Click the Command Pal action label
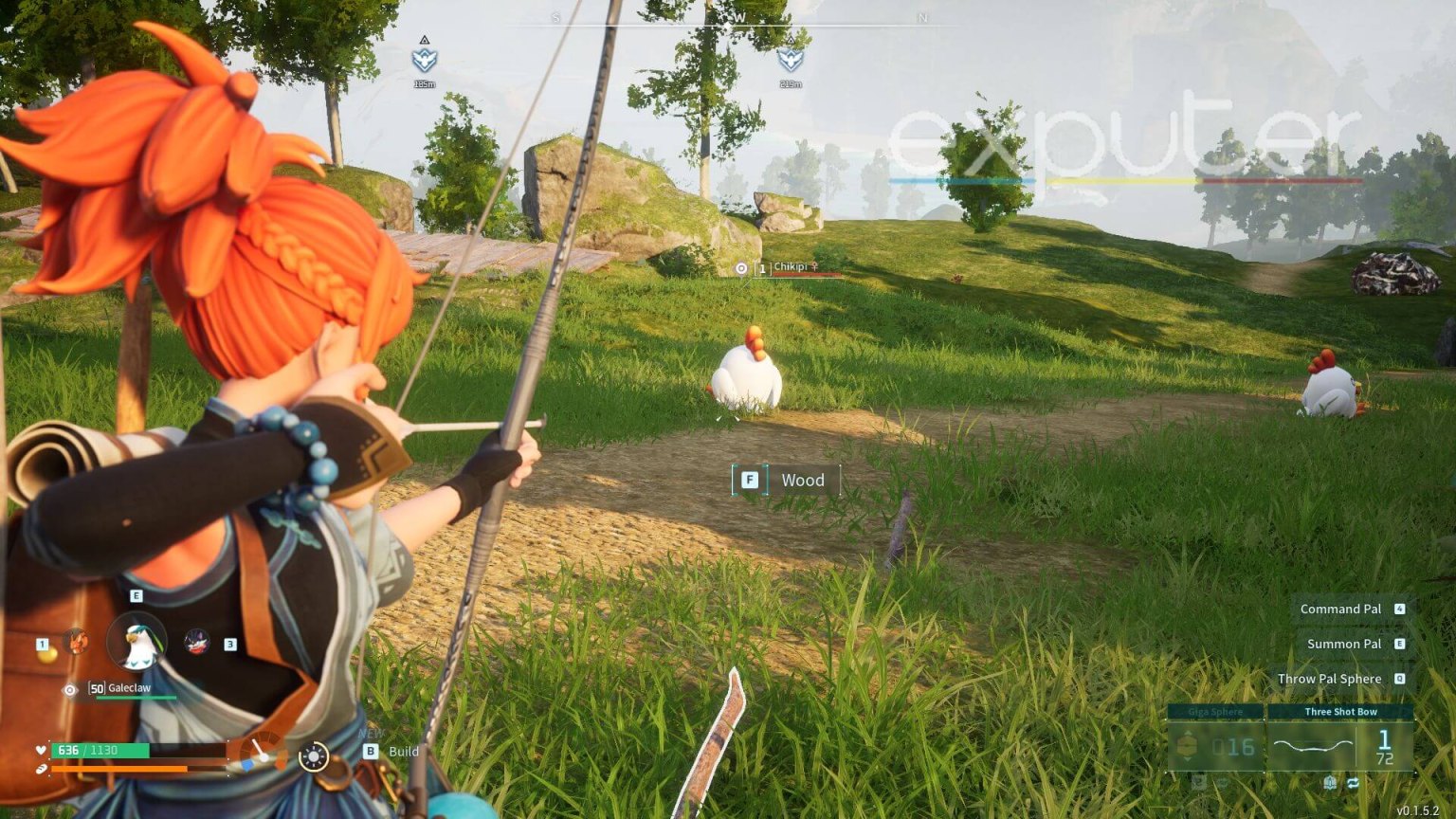The image size is (1456, 819). point(1340,609)
